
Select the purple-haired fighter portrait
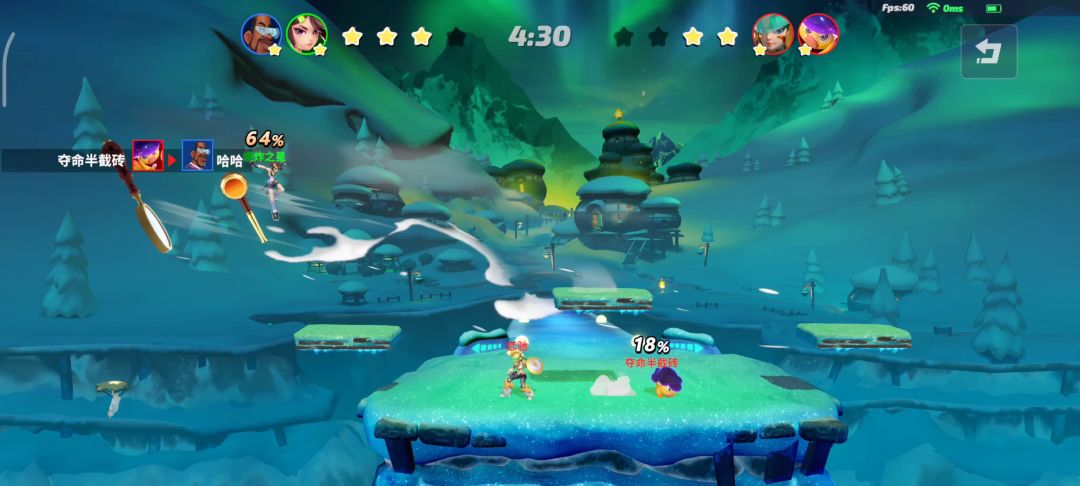[818, 34]
